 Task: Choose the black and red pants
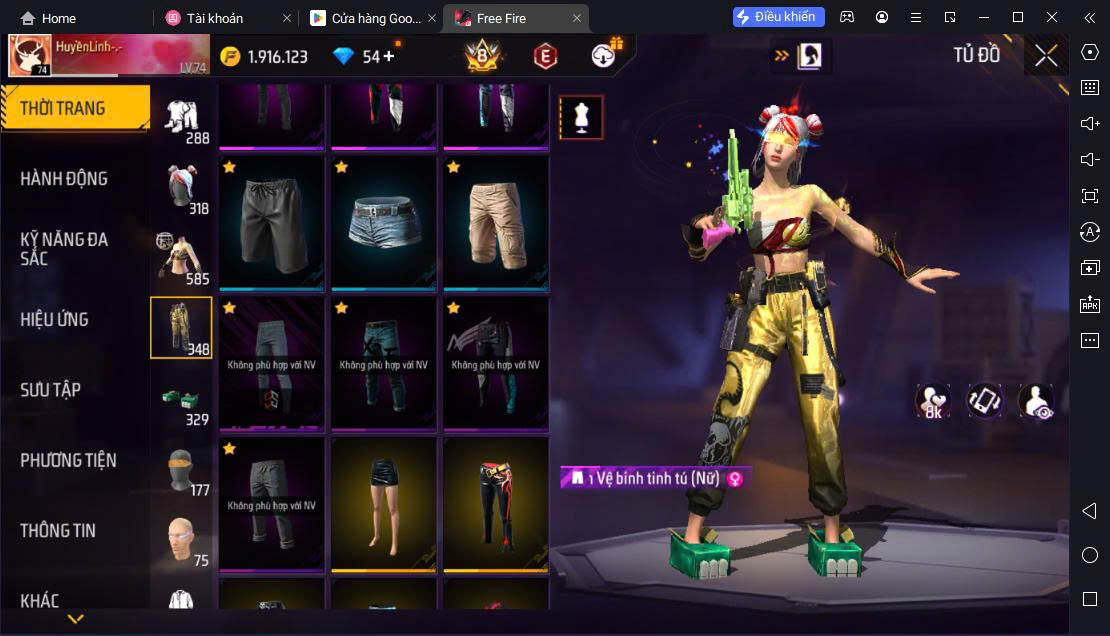[x=496, y=504]
